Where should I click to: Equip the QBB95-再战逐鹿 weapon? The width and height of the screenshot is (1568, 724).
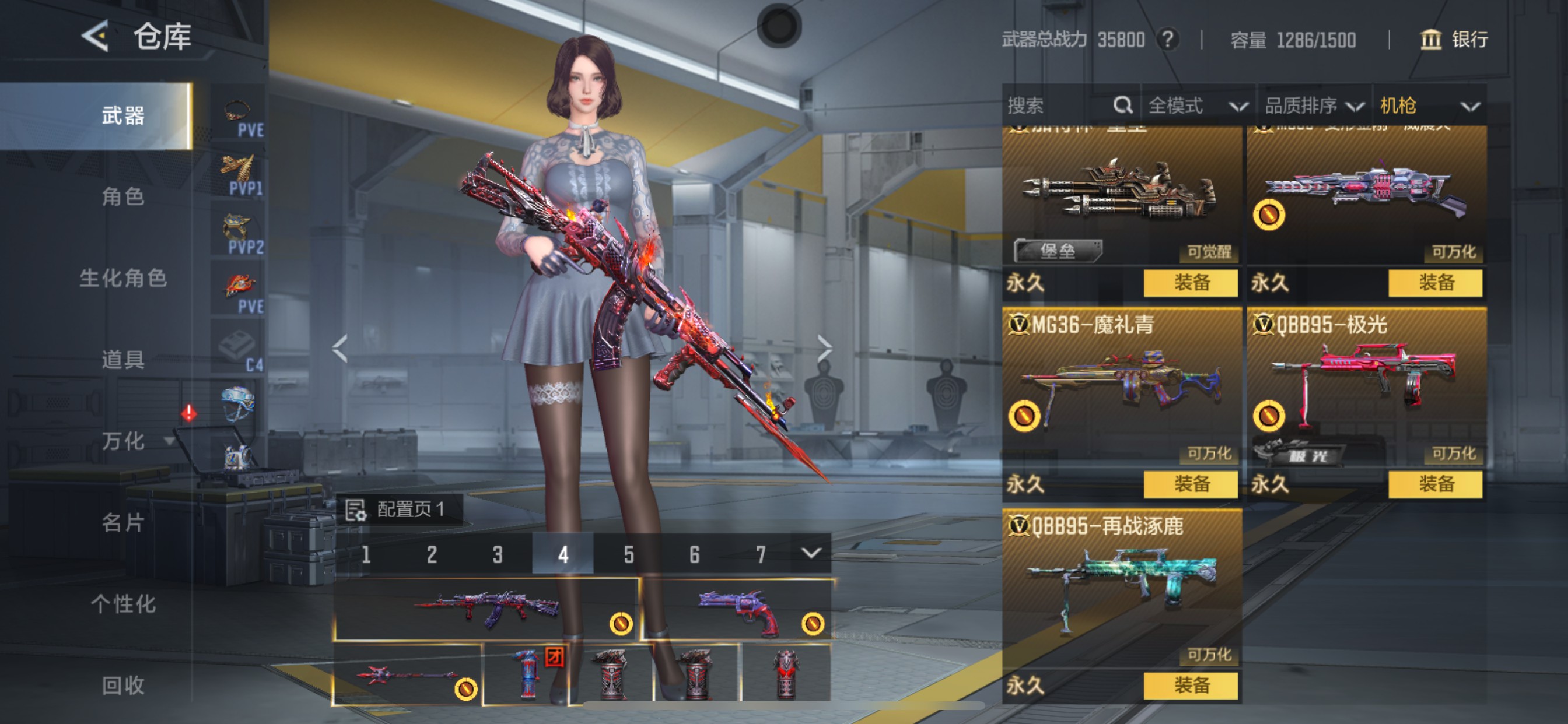click(1191, 686)
